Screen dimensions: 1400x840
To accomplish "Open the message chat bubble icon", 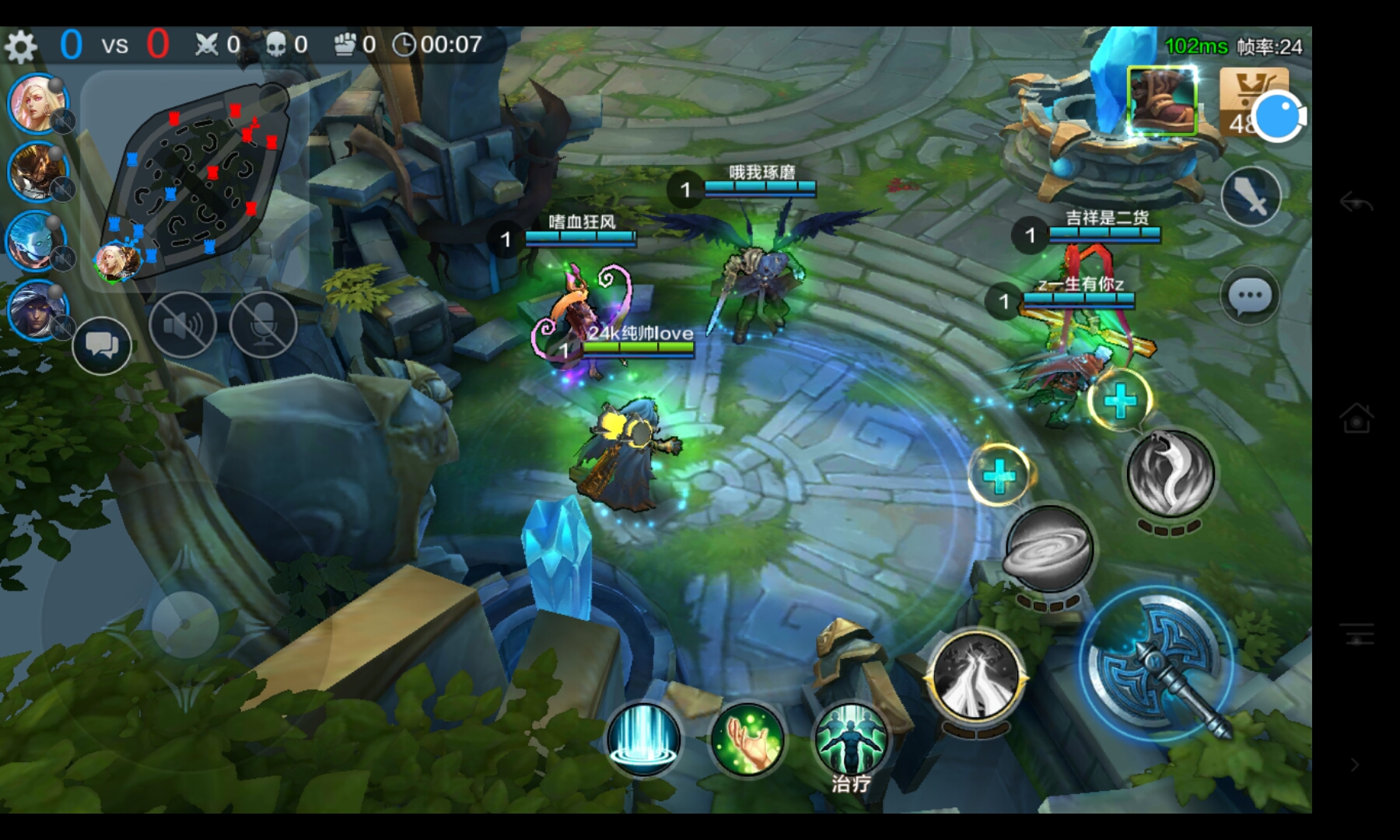I will click(x=1250, y=296).
